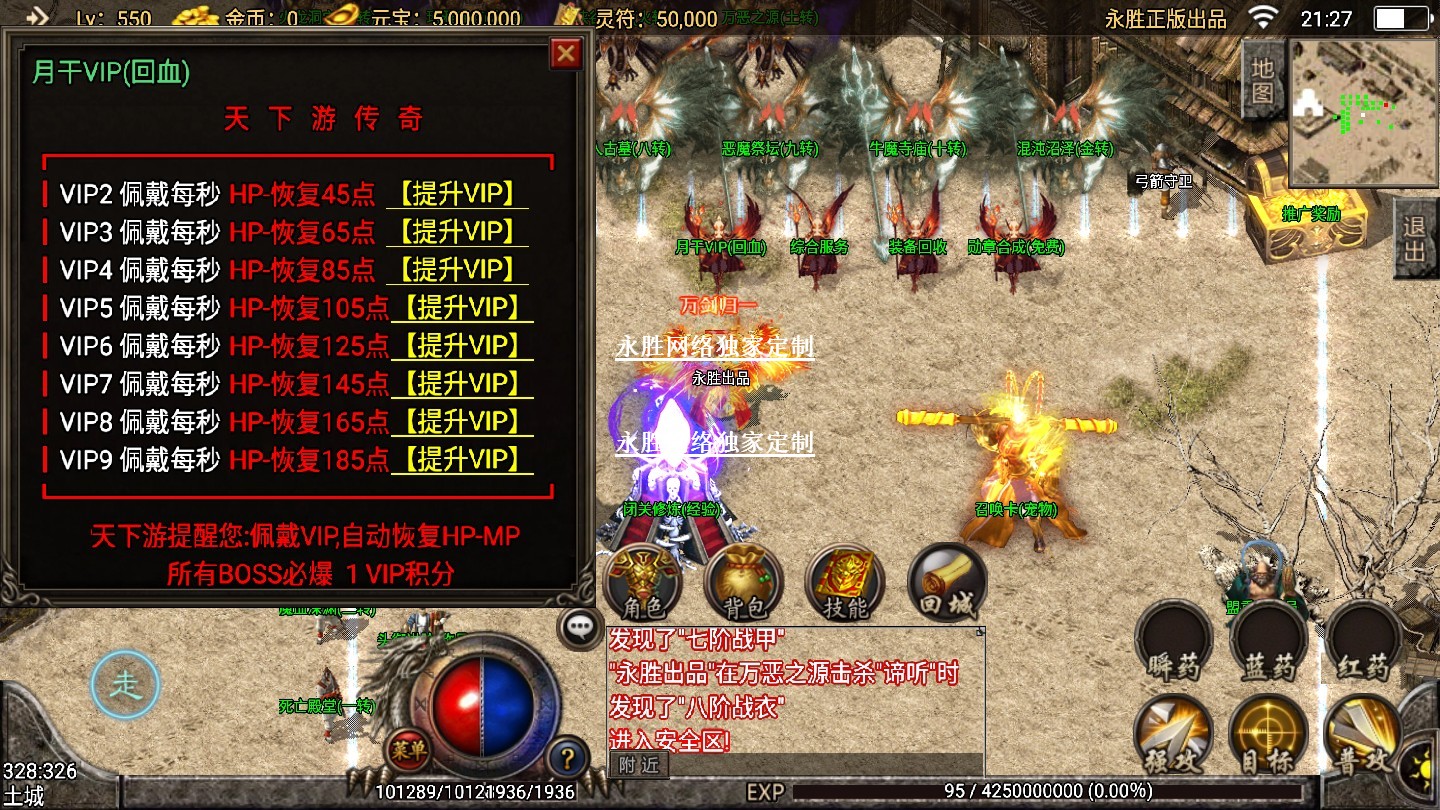This screenshot has width=1440, height=810.
Task: Open the 背包 bag inventory
Action: (743, 582)
